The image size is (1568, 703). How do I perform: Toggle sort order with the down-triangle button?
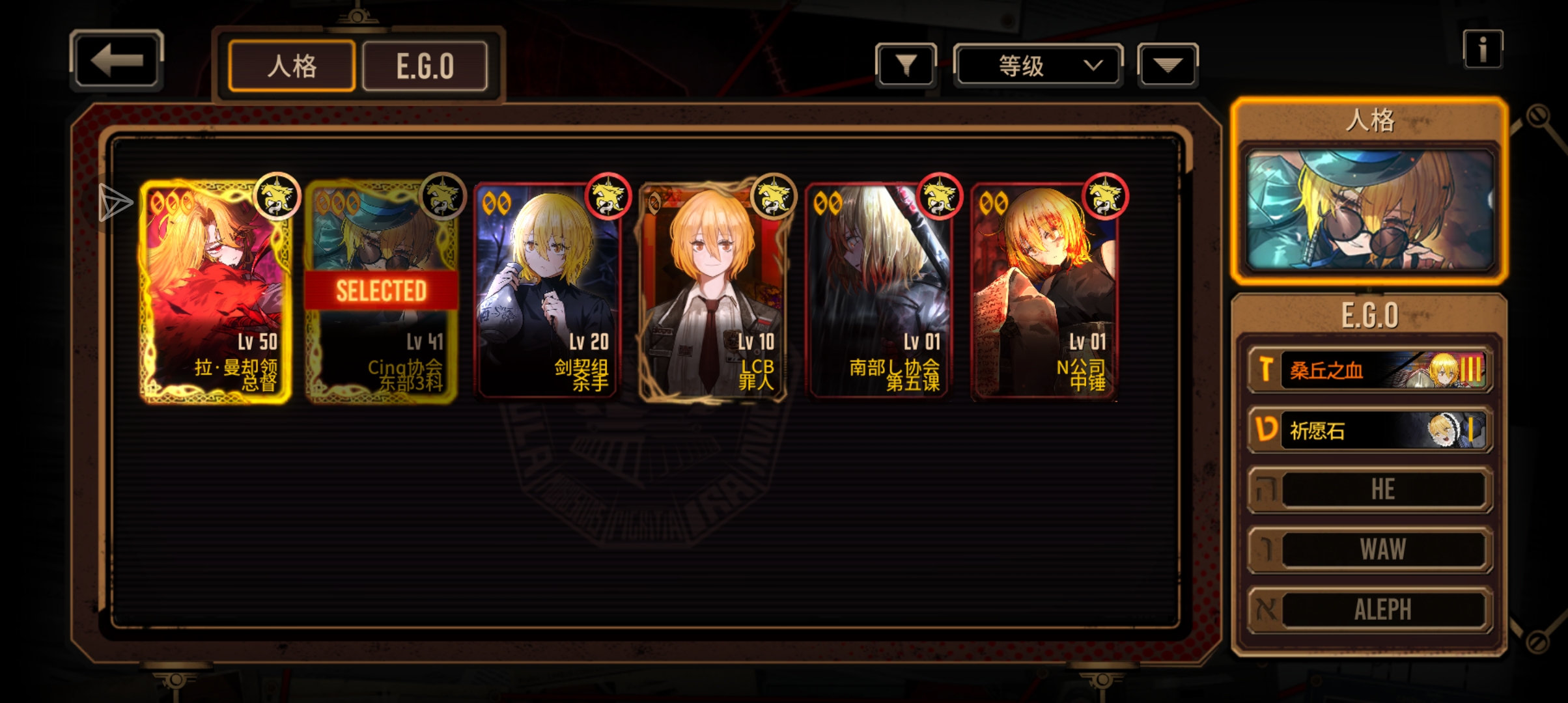[x=1167, y=64]
